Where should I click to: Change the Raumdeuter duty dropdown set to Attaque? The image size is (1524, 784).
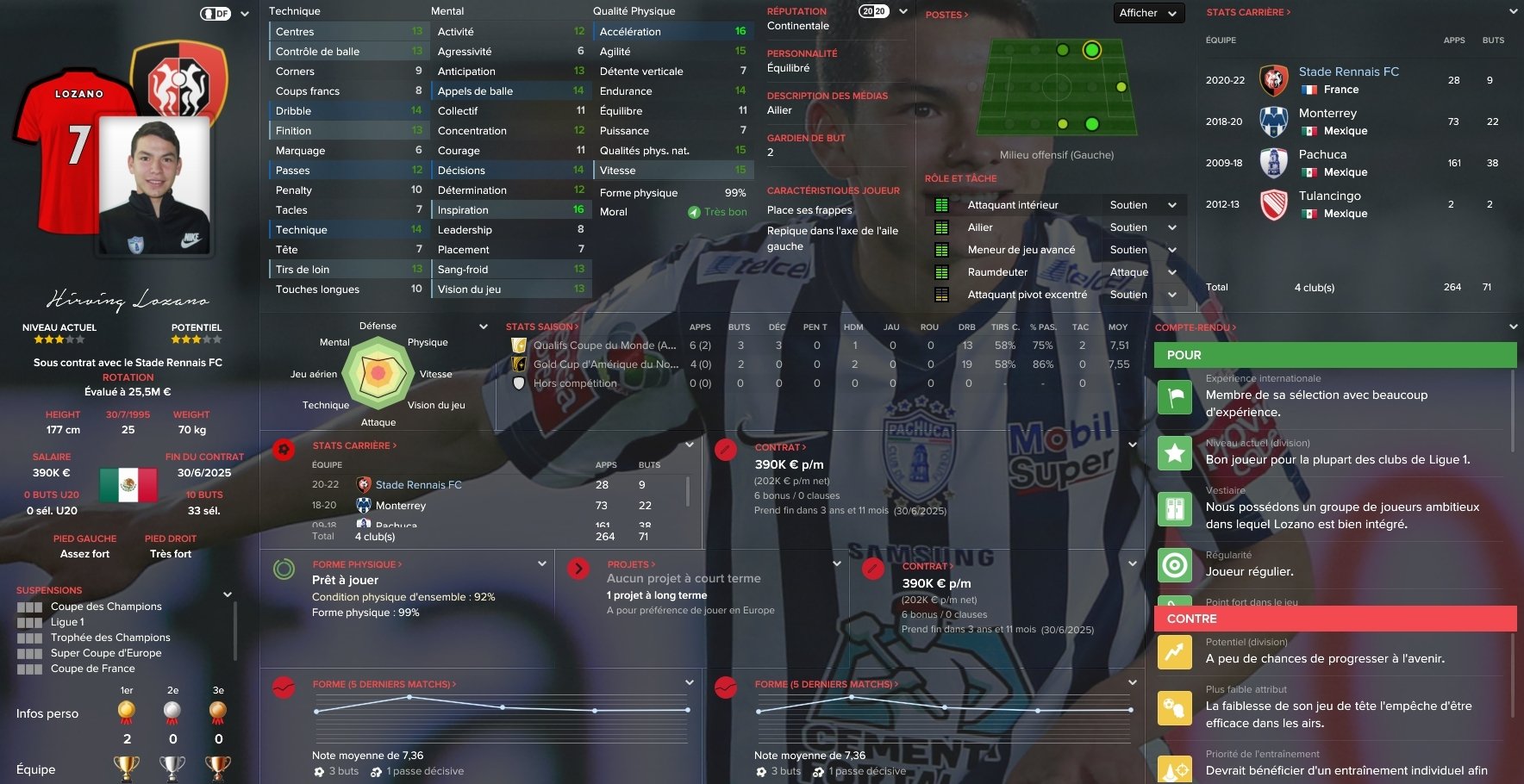(1143, 272)
